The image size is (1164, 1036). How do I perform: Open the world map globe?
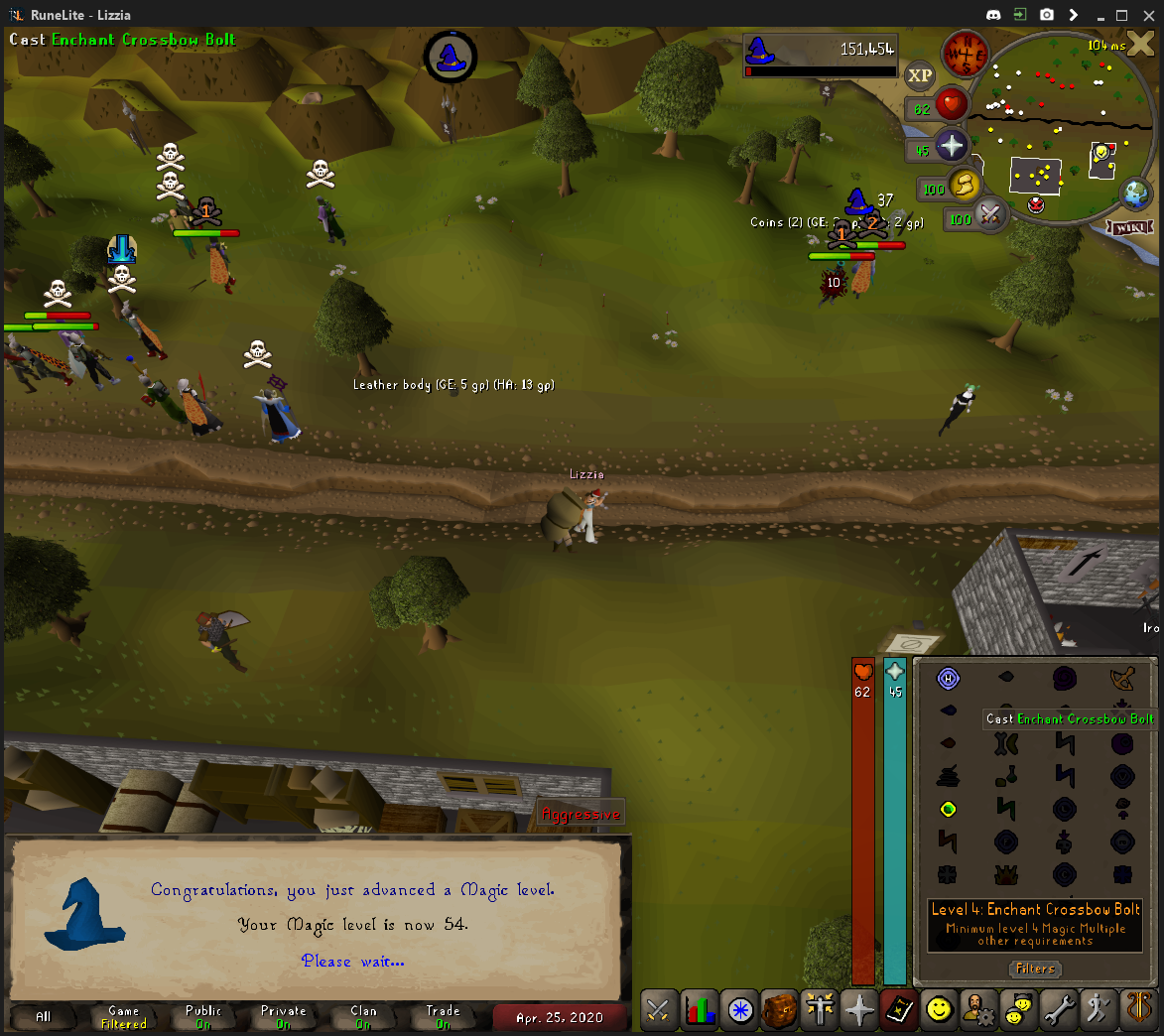(x=1135, y=194)
